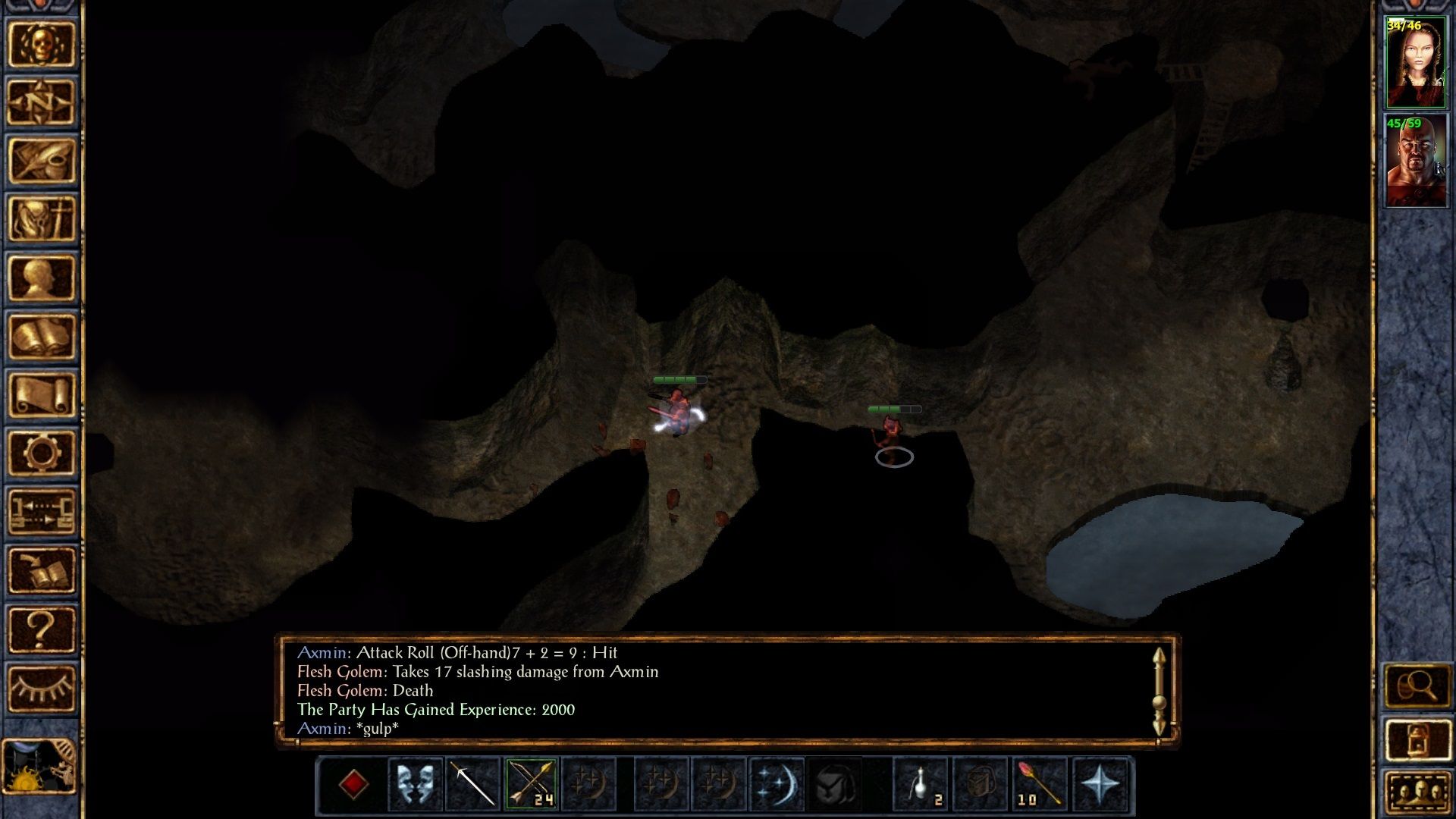Toggle guard mode with the red diamond

tap(355, 785)
